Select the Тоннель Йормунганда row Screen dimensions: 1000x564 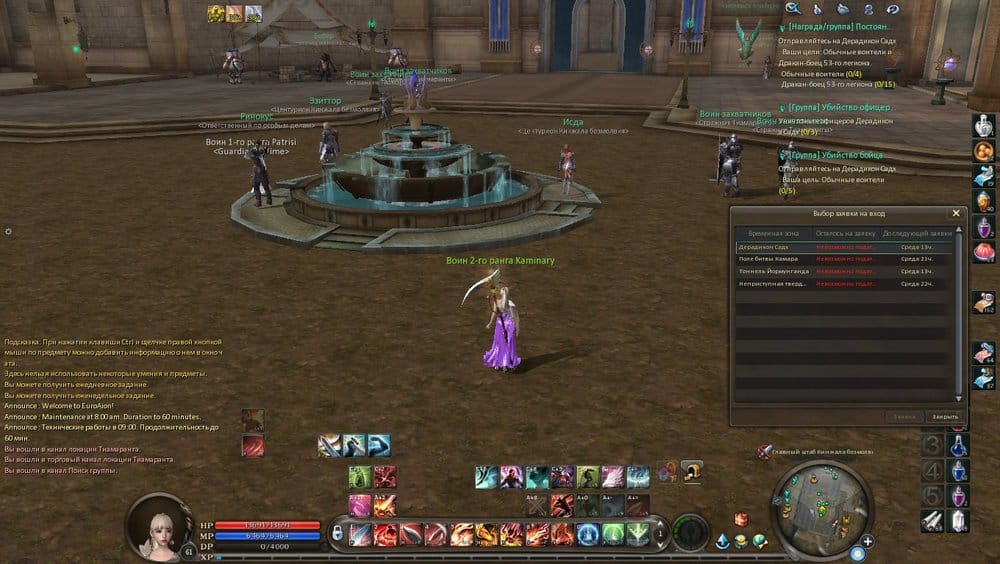[772, 271]
